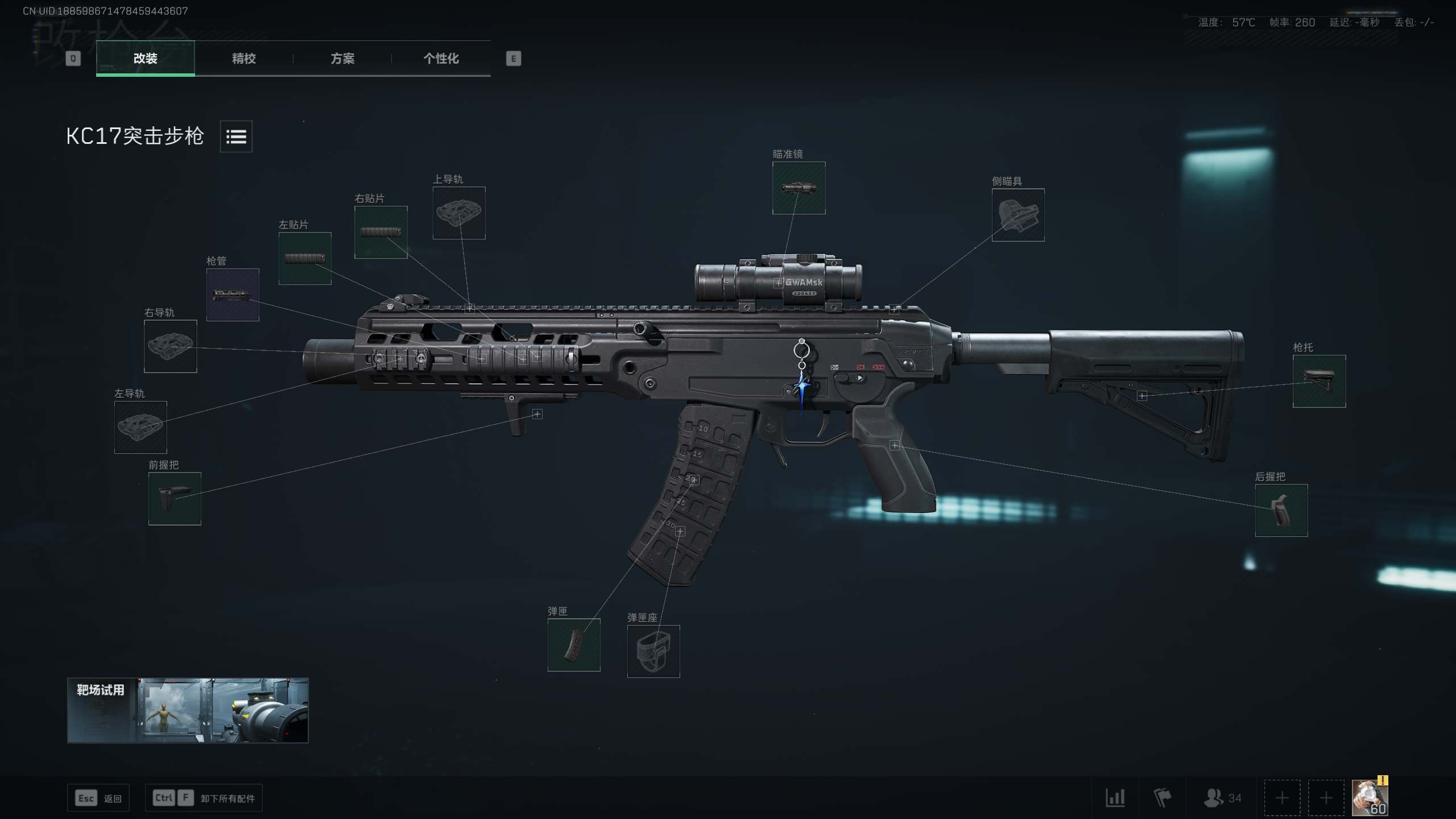Open the 枪托 stock slot

(1319, 381)
